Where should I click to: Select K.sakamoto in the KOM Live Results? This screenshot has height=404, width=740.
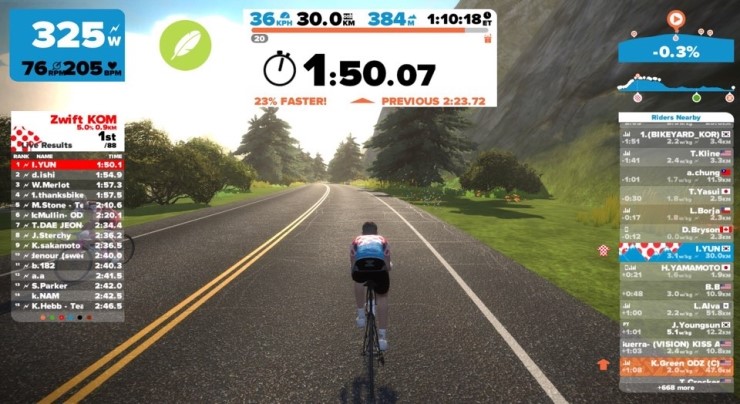tap(60, 245)
